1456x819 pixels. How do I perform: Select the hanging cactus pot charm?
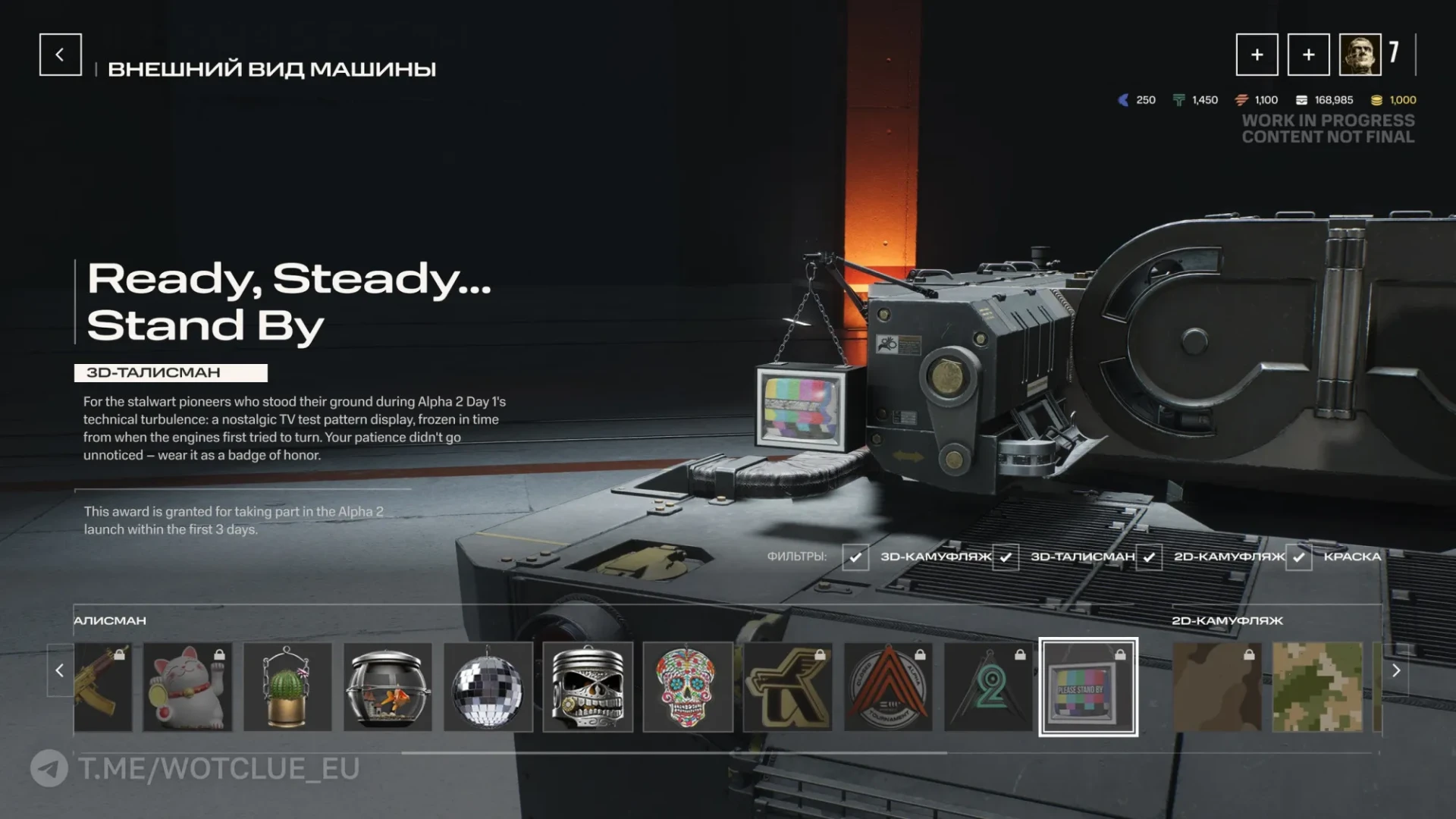287,687
